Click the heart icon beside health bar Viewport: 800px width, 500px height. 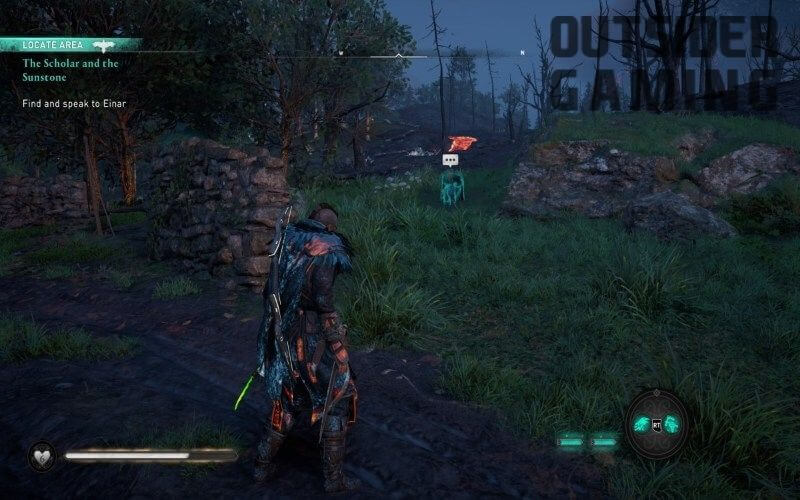point(42,455)
